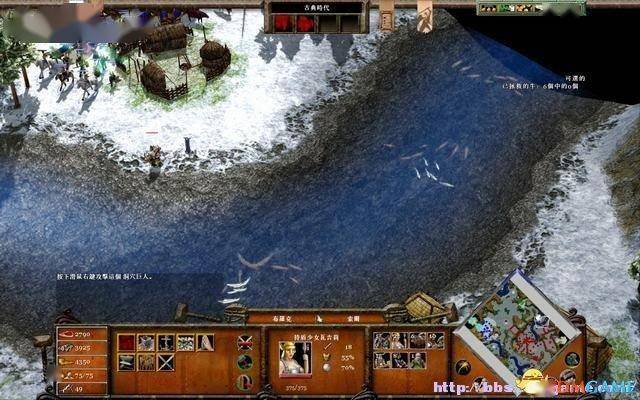Screen dimensions: 640x400
Task: Toggle the crossed-swords stance button
Action: click(x=245, y=343)
